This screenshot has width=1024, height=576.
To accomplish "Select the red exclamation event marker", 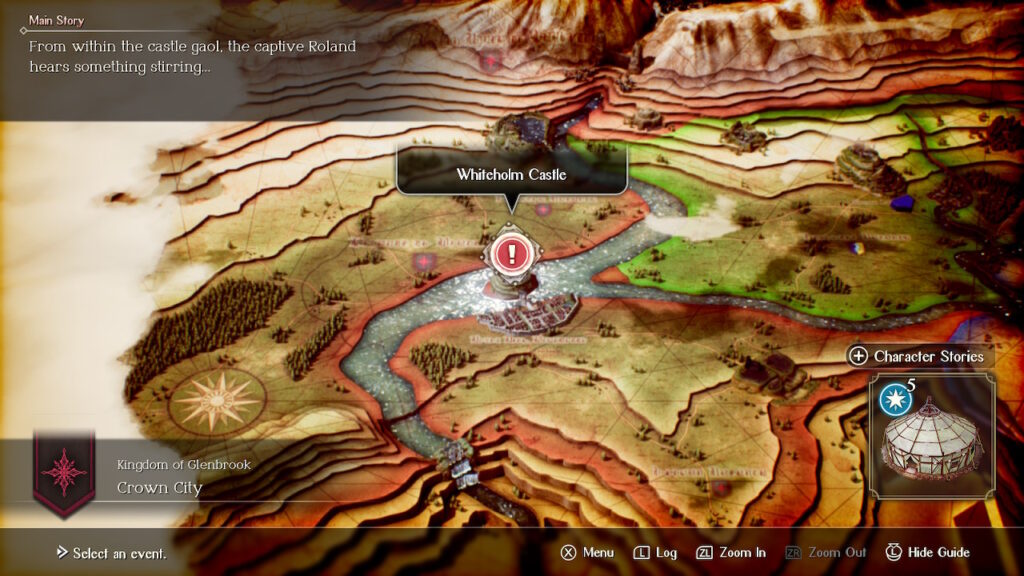I will coord(512,253).
